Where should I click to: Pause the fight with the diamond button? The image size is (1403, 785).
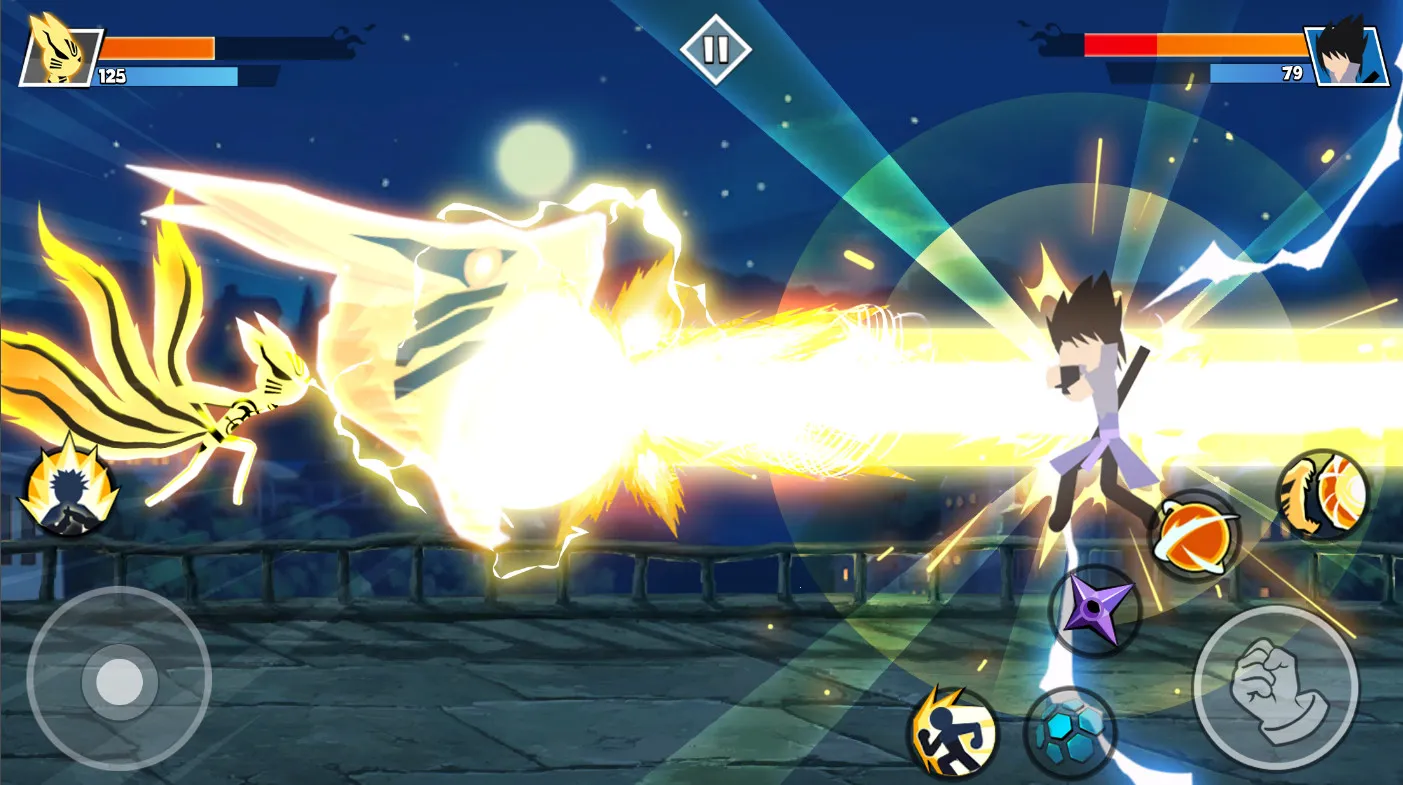tap(715, 48)
